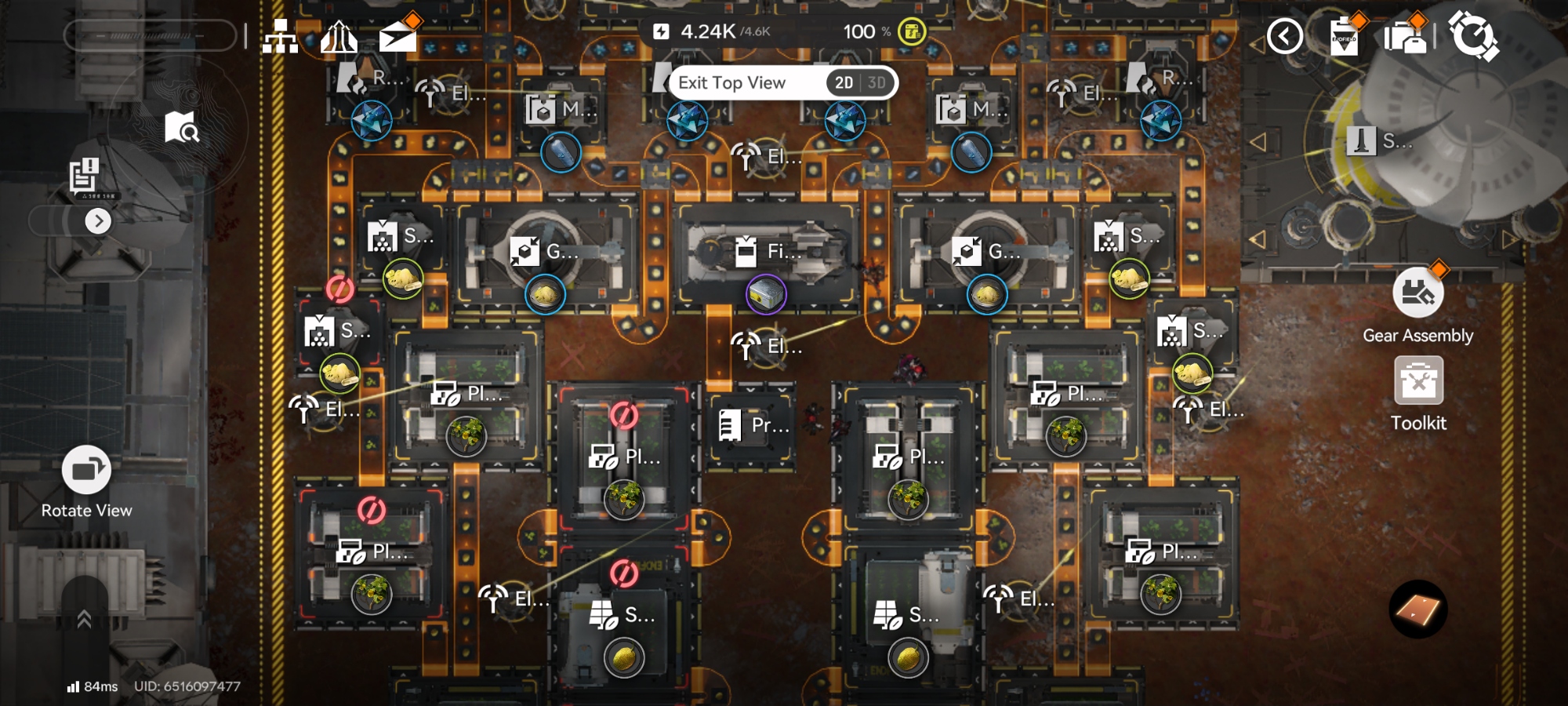
Task: Open Gear Assembly
Action: coord(1417,293)
